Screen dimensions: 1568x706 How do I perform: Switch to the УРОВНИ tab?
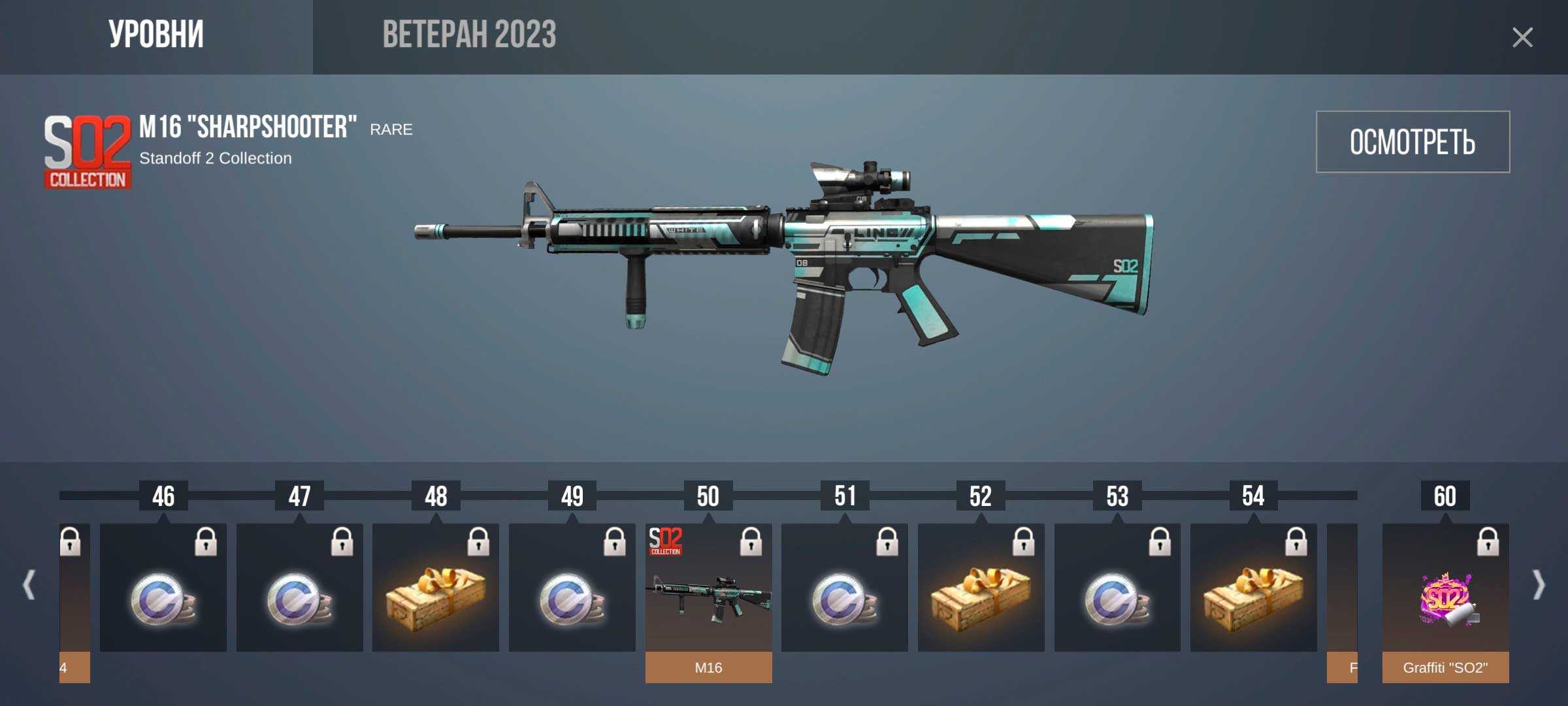[x=155, y=35]
